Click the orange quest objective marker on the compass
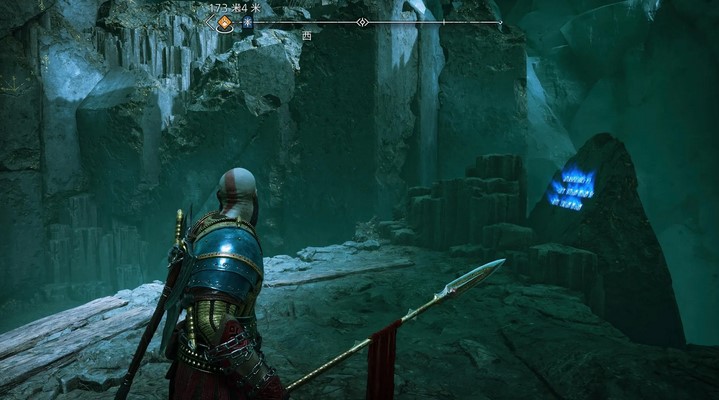 [225, 22]
